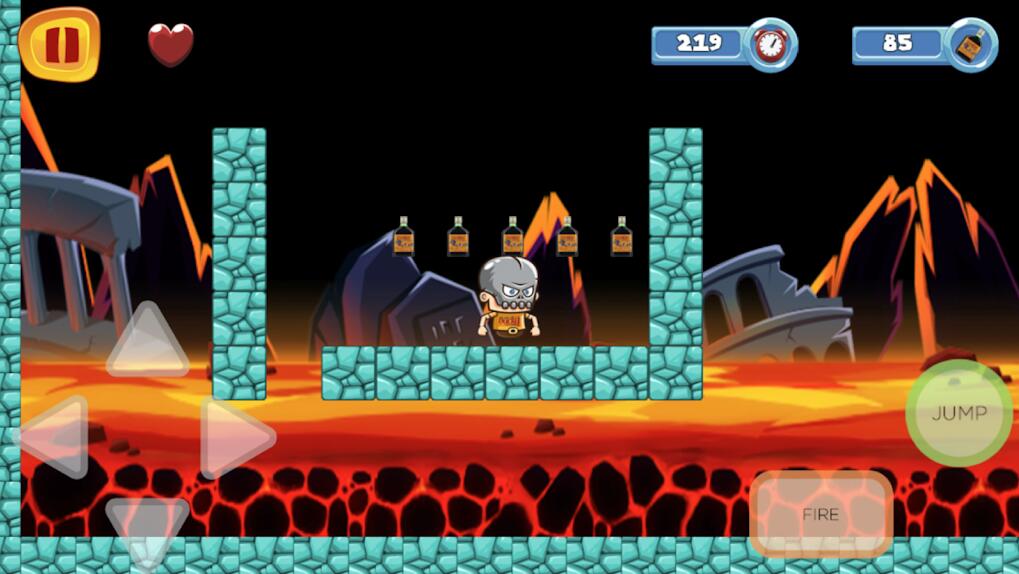Tap the down arrow on the d-pad
The image size is (1019, 574).
146,524
